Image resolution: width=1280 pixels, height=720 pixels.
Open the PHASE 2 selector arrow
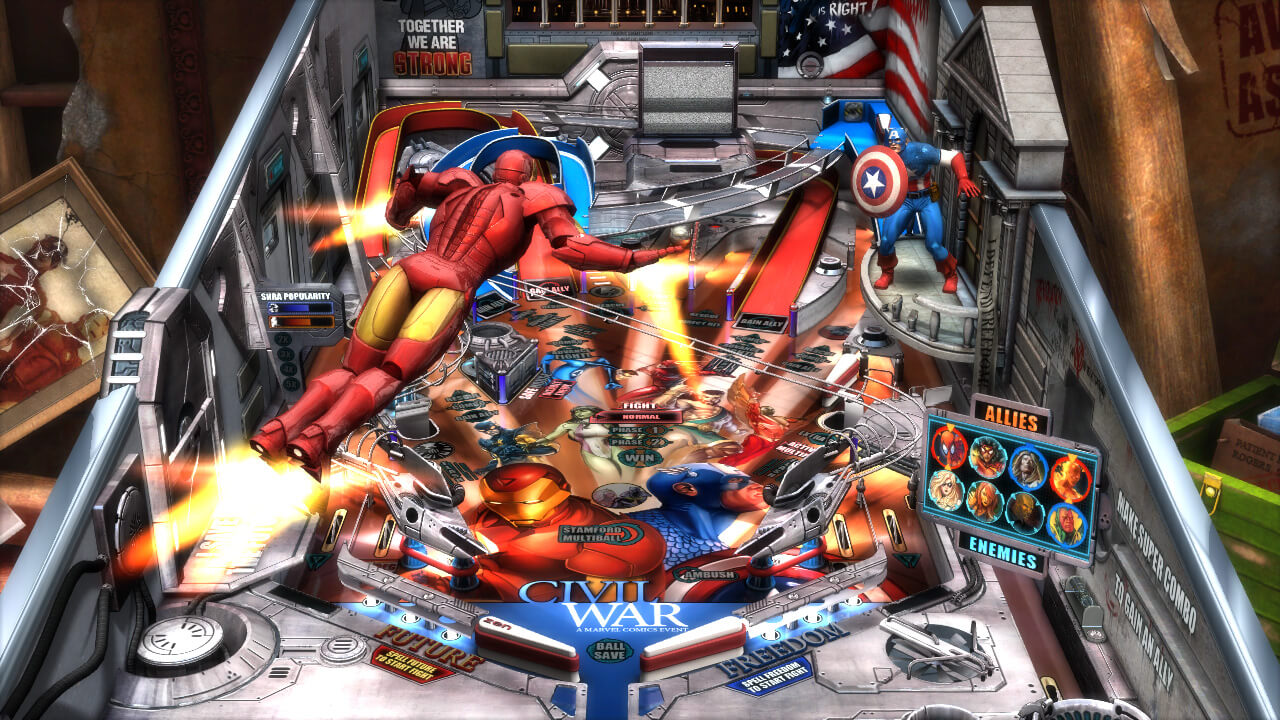tap(664, 442)
